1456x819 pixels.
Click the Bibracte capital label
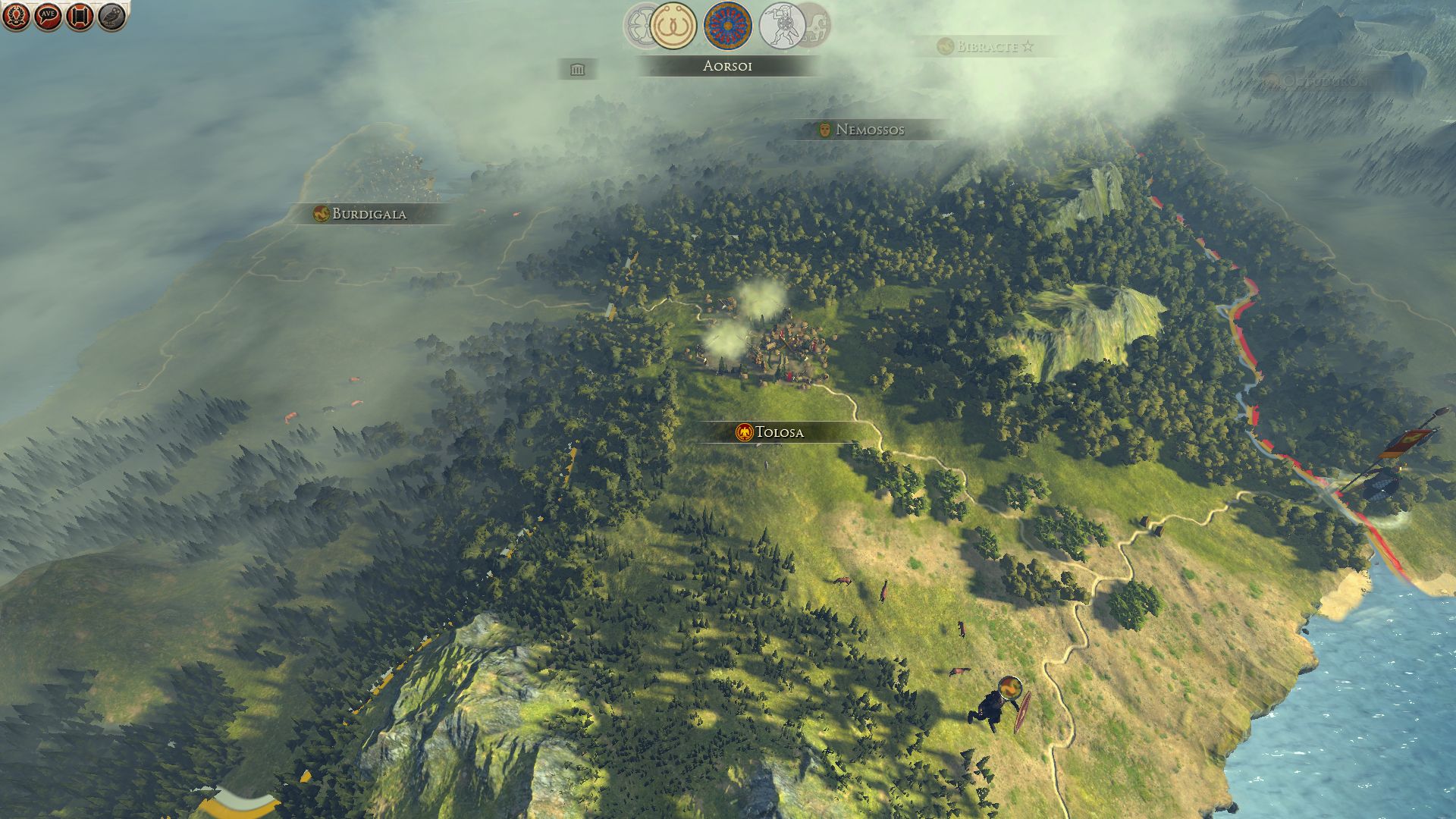(986, 46)
